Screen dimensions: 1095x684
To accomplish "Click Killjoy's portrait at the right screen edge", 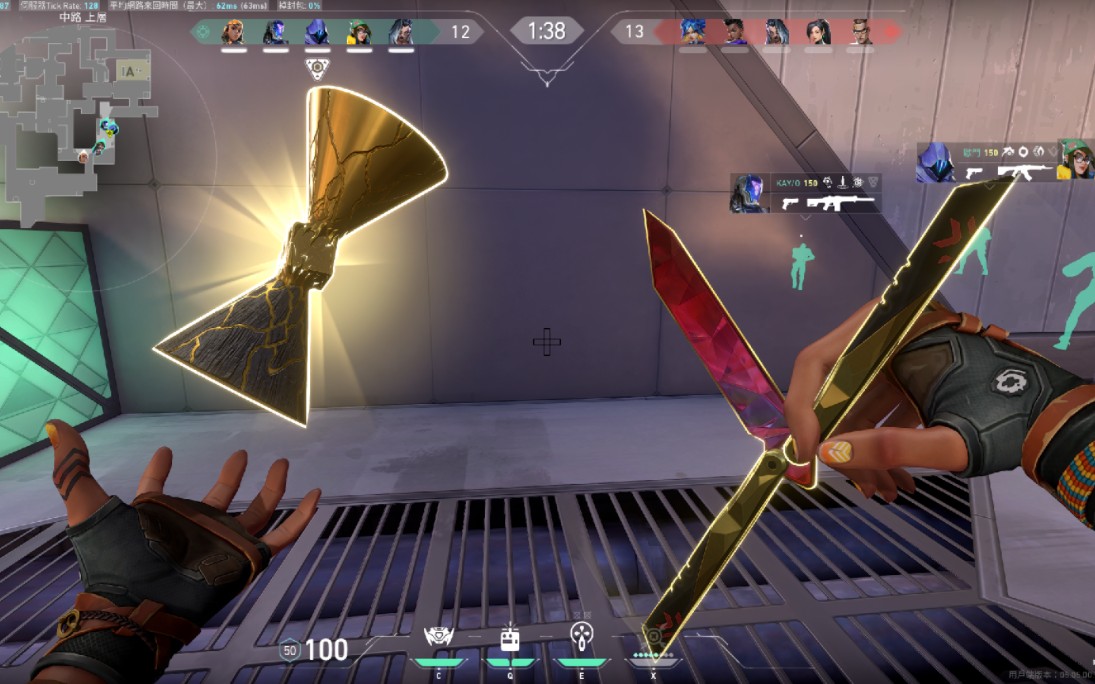I will point(1076,160).
